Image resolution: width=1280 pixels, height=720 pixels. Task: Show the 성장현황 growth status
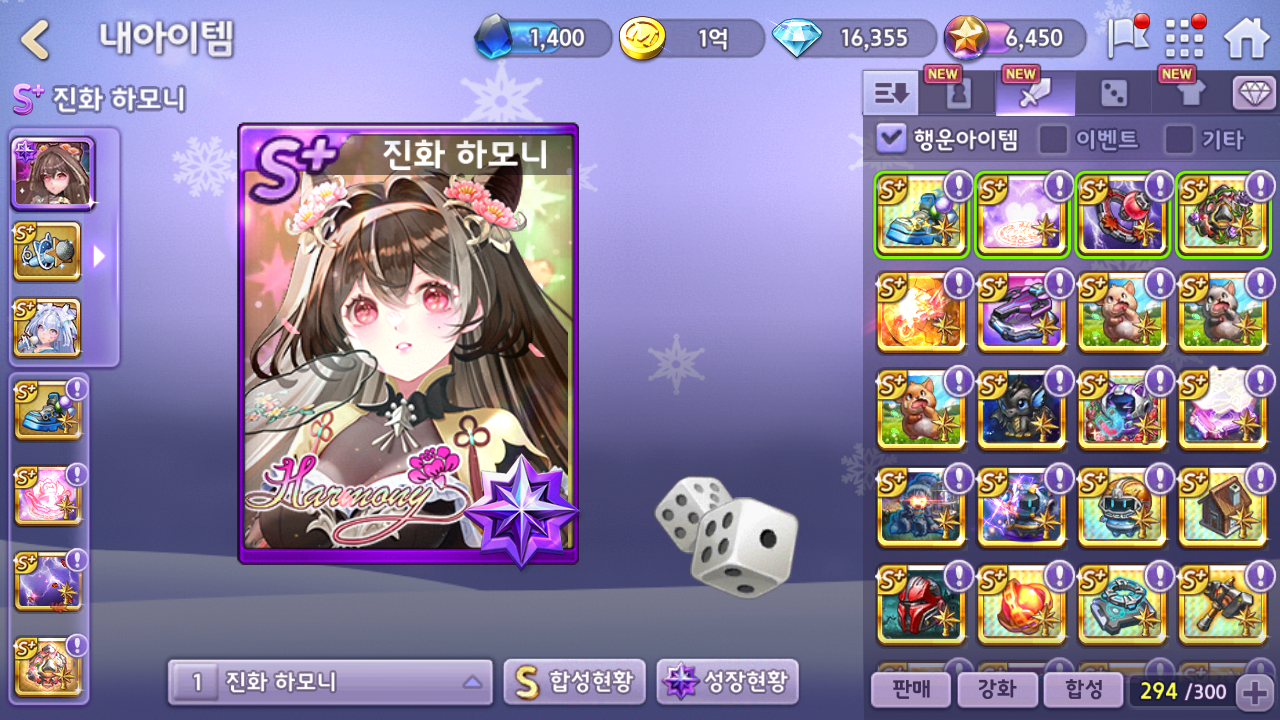tap(727, 683)
